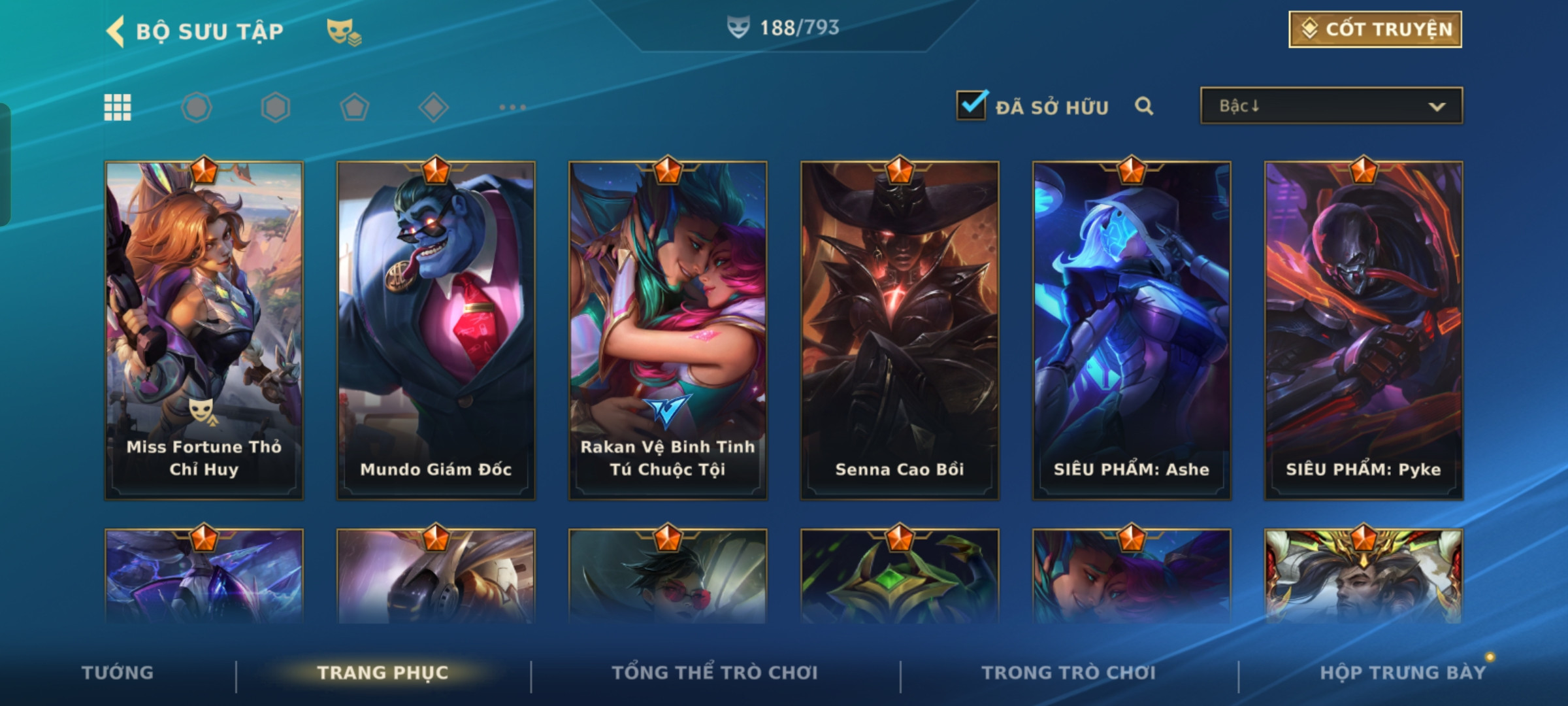Select Miss Fortune Thỏ Chỉ Huy skin
1568x706 pixels.
(204, 330)
